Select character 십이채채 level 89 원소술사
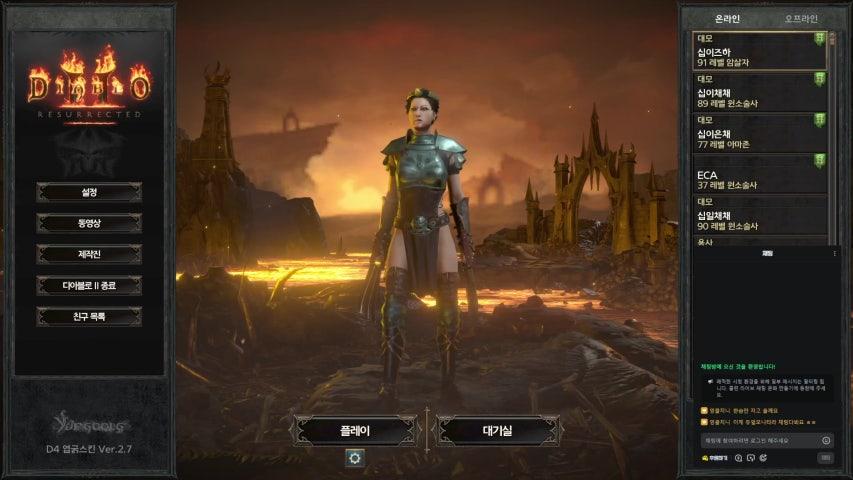Screen dimensions: 853x480 760,92
